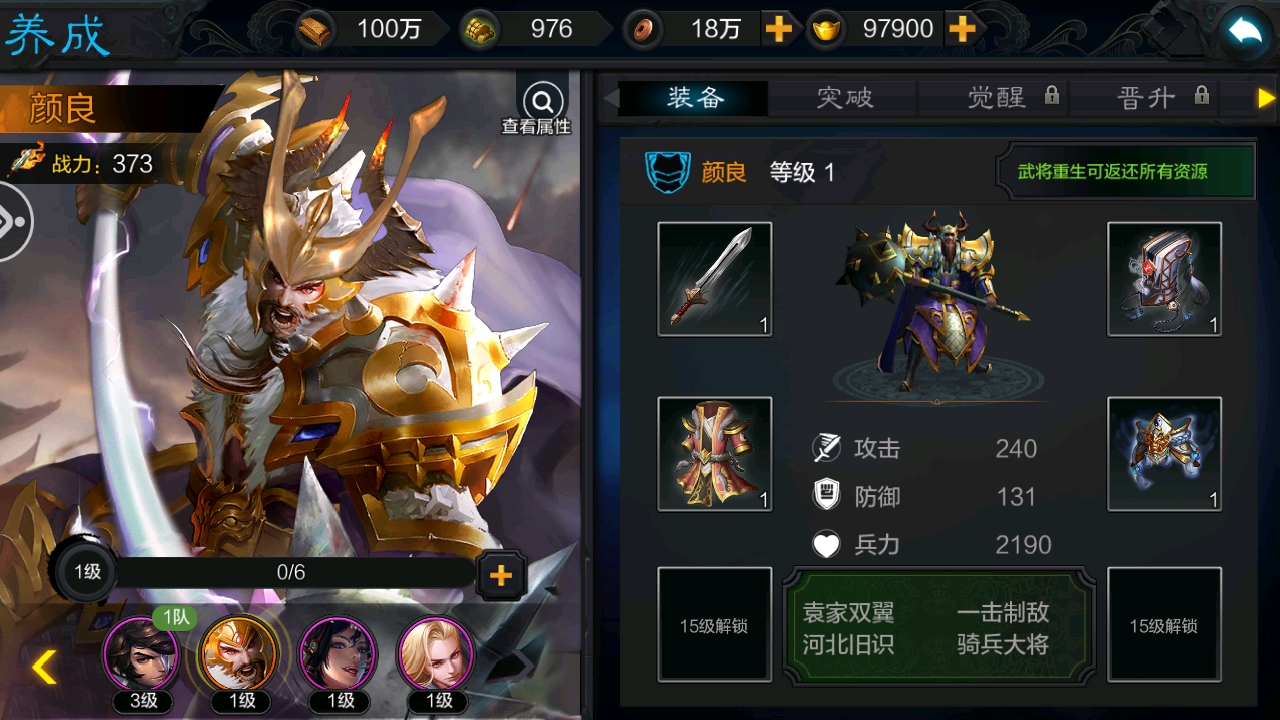The width and height of the screenshot is (1280, 720).
Task: Click the 武将重生可返还所有资源 rebirth banner
Action: 1126,171
